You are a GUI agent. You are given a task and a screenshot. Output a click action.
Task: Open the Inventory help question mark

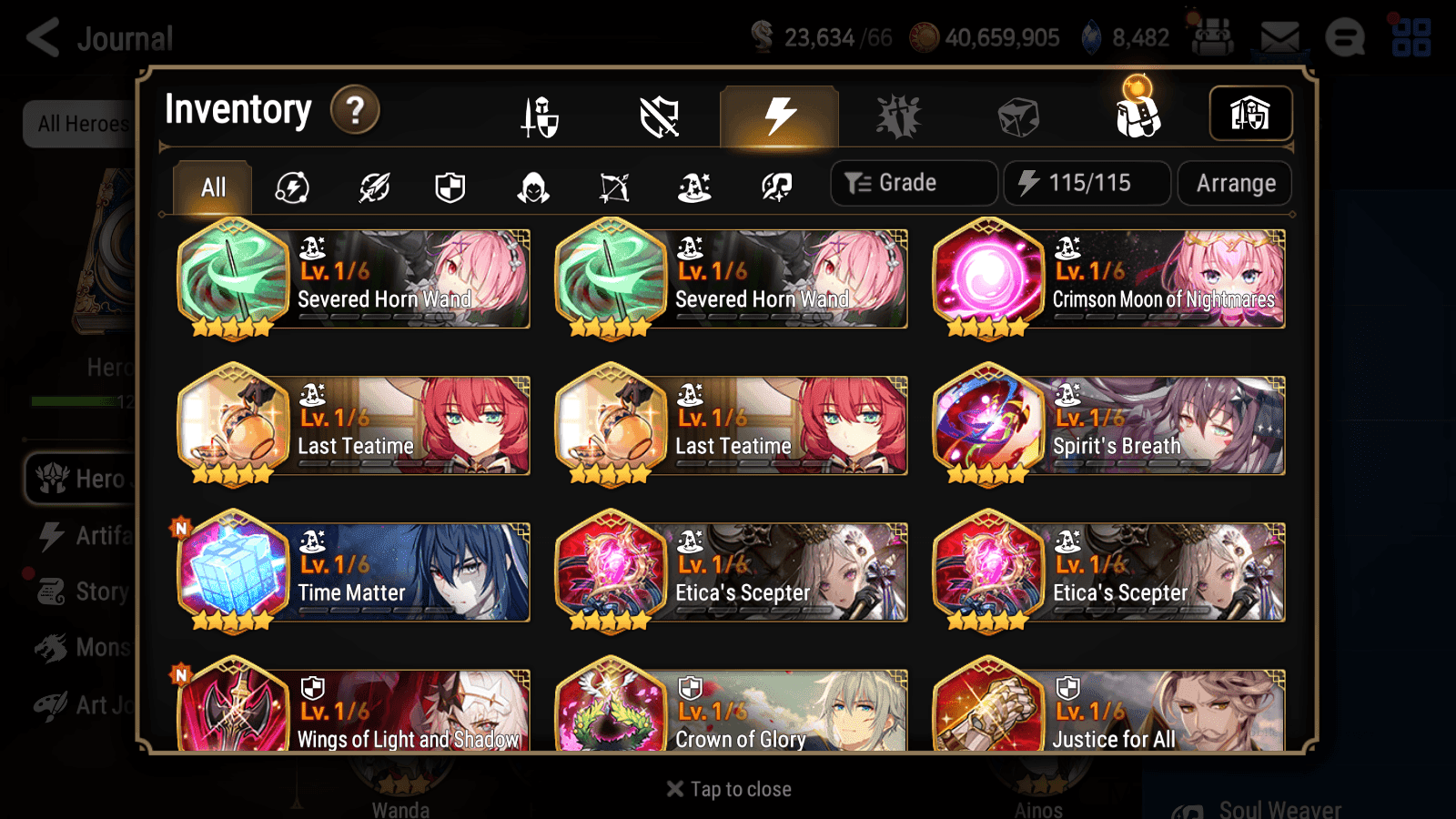tap(354, 109)
